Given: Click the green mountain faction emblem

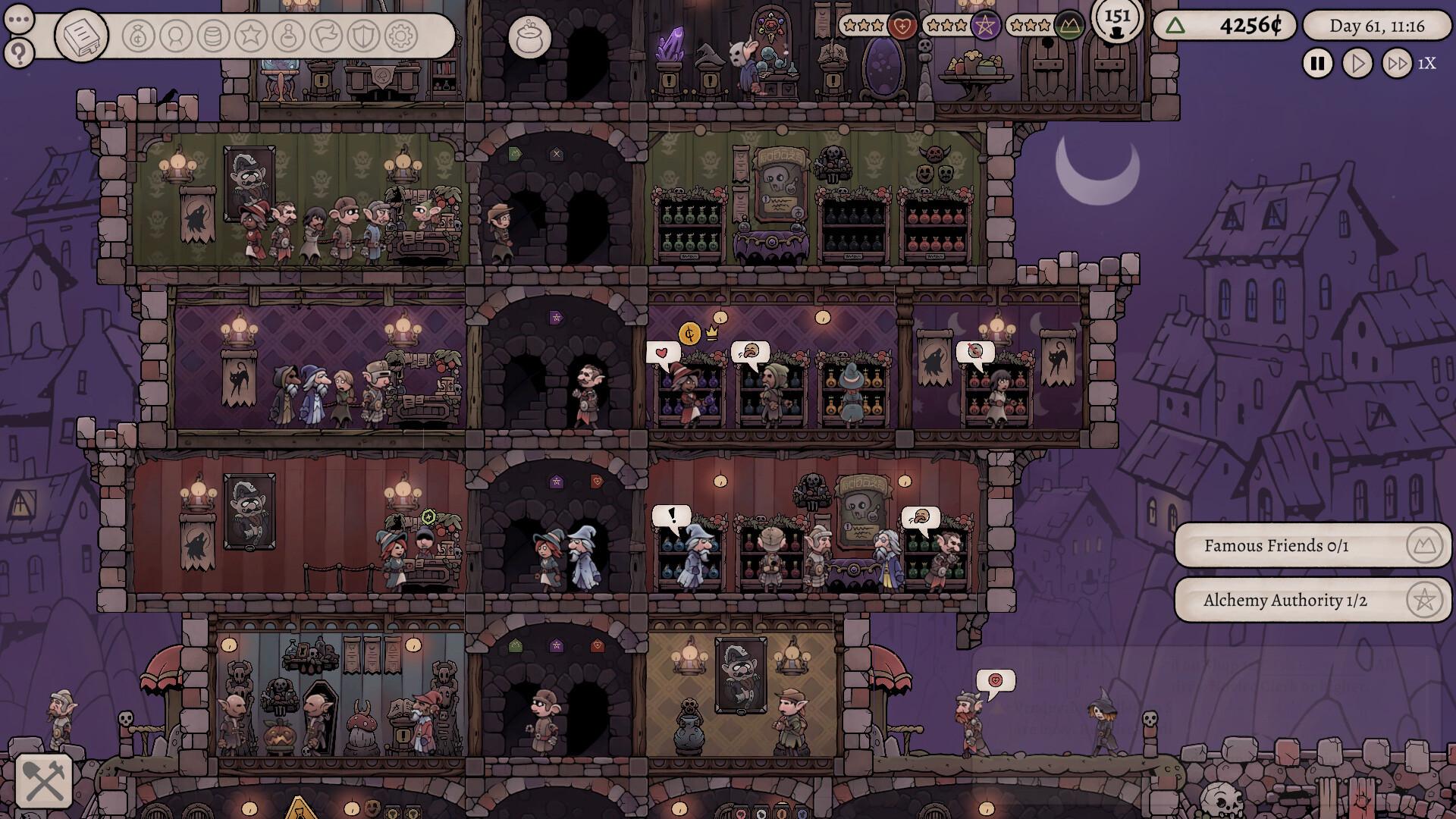Looking at the screenshot, I should point(1067,27).
